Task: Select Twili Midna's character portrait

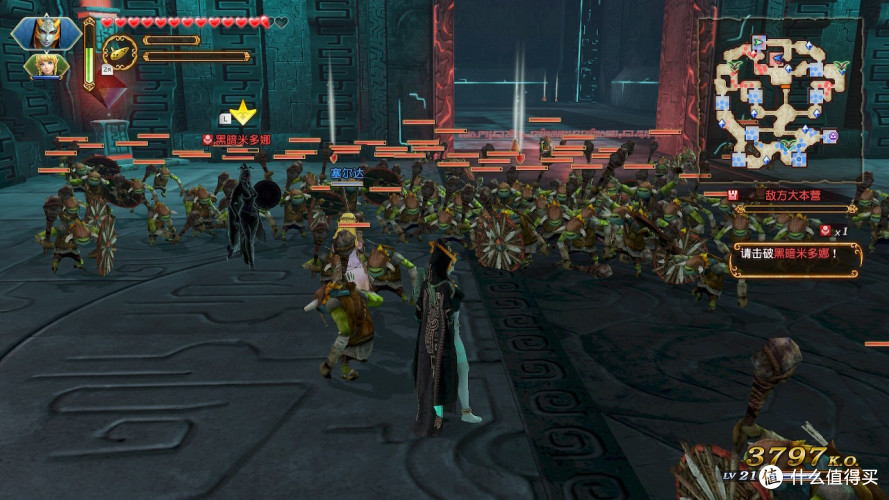Action: (46, 33)
